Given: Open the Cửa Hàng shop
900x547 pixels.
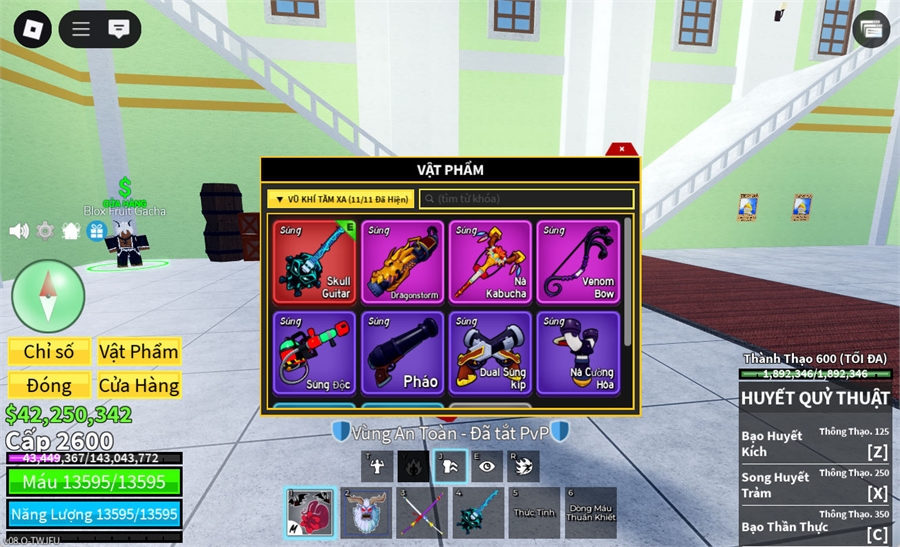Looking at the screenshot, I should [139, 385].
